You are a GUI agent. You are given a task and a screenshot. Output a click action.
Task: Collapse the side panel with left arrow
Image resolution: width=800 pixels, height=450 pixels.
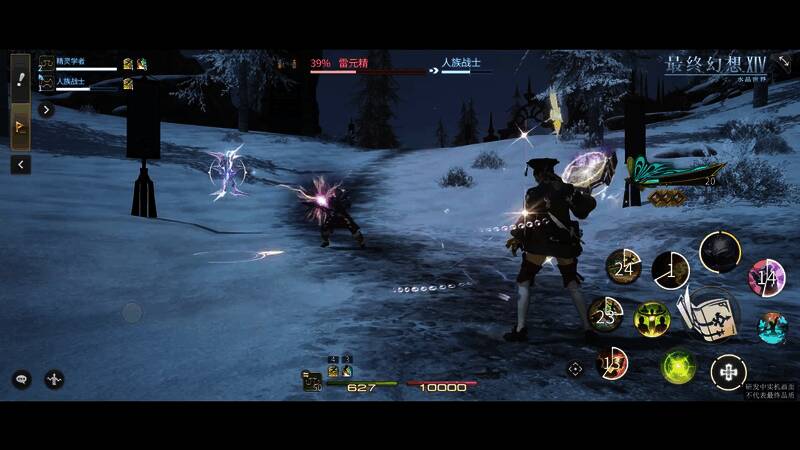(20, 164)
